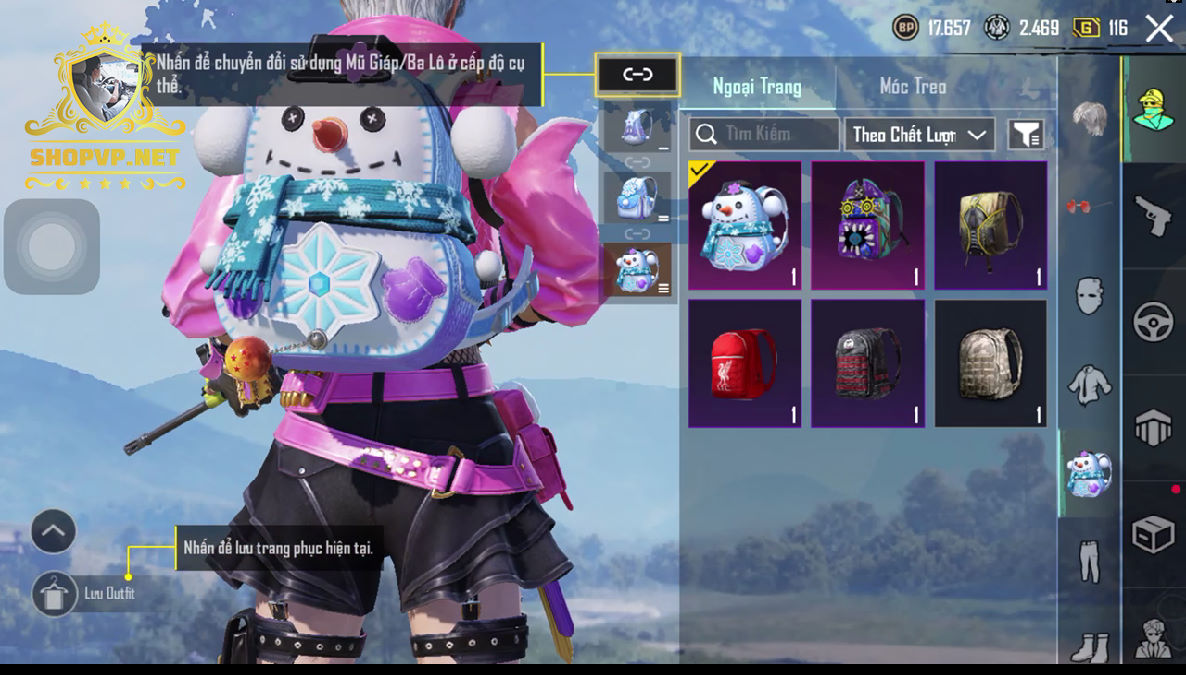This screenshot has height=675, width=1186.
Task: Open the face mask category
Action: click(x=1089, y=297)
